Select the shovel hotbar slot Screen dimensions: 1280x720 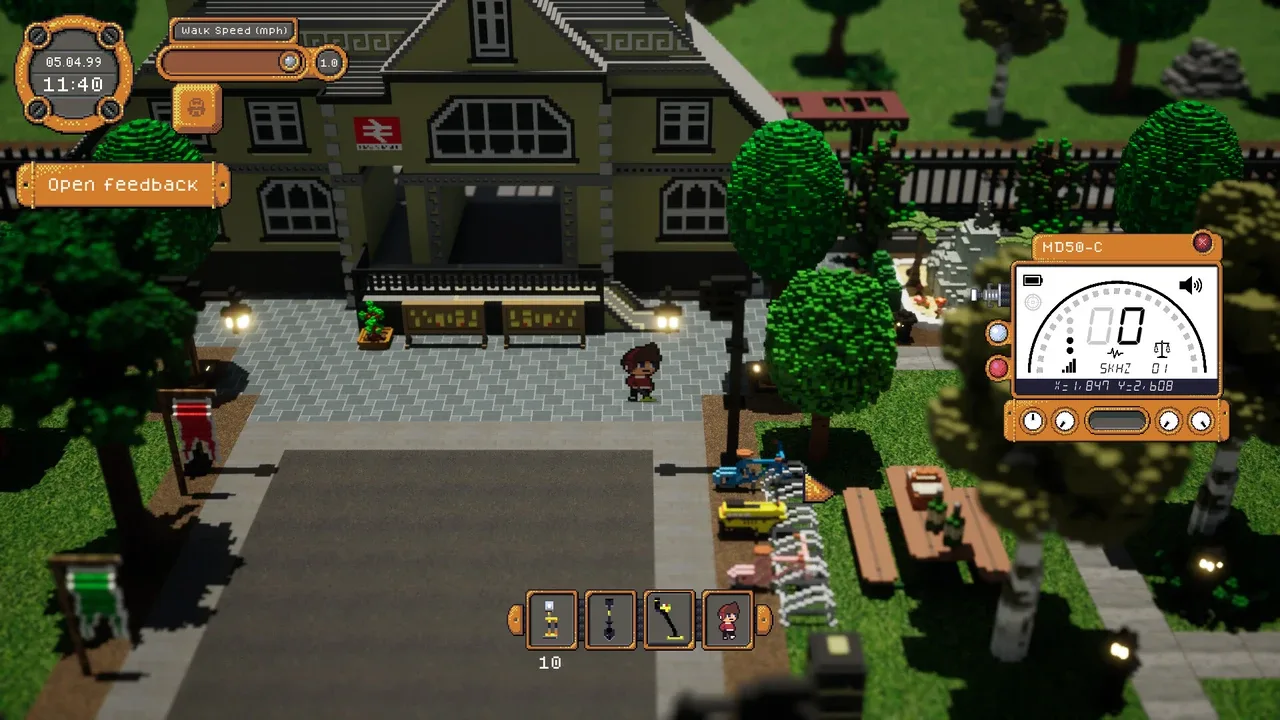[610, 619]
